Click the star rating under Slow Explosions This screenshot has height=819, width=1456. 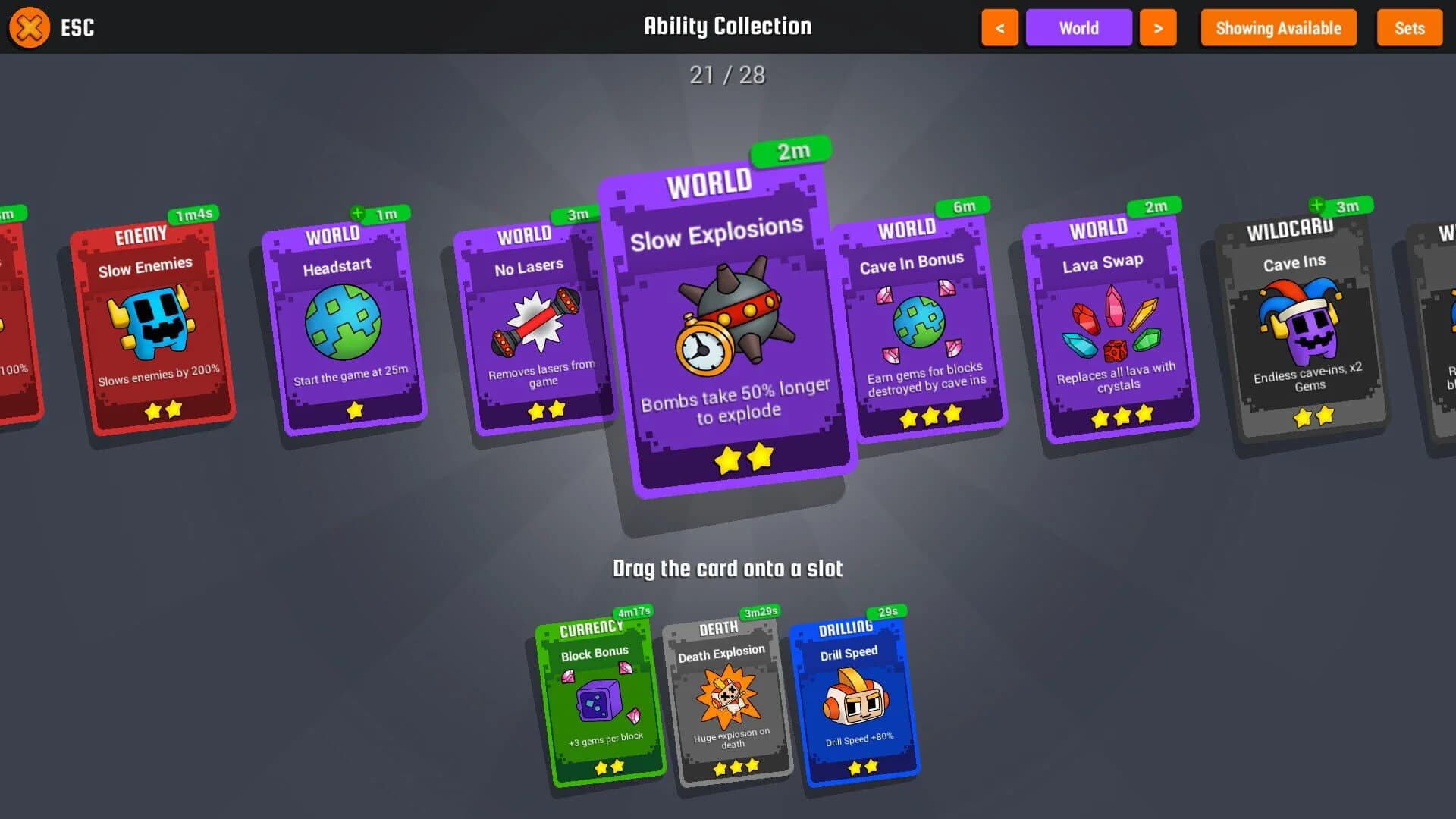743,458
